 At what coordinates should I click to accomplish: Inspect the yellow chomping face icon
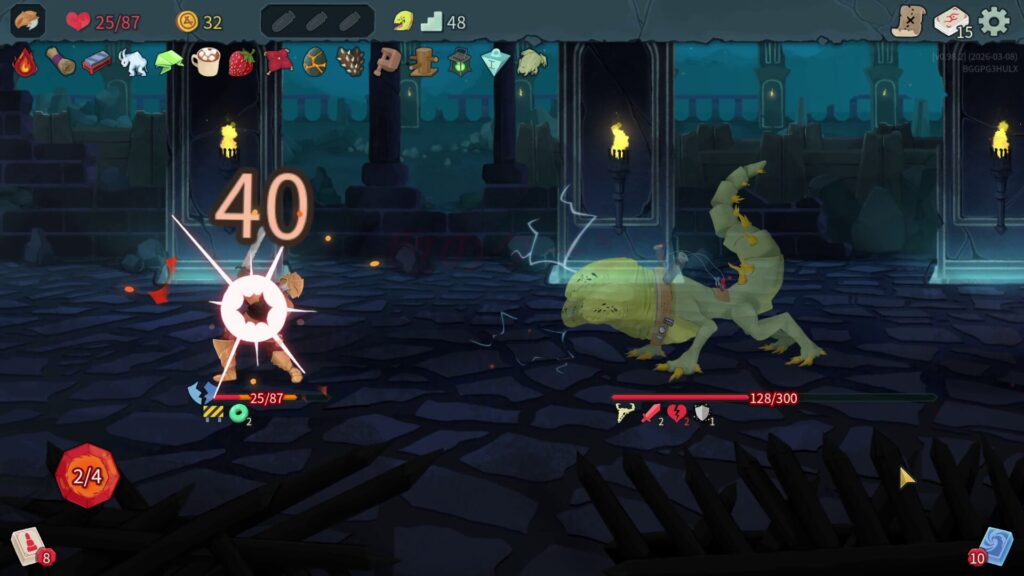[403, 21]
